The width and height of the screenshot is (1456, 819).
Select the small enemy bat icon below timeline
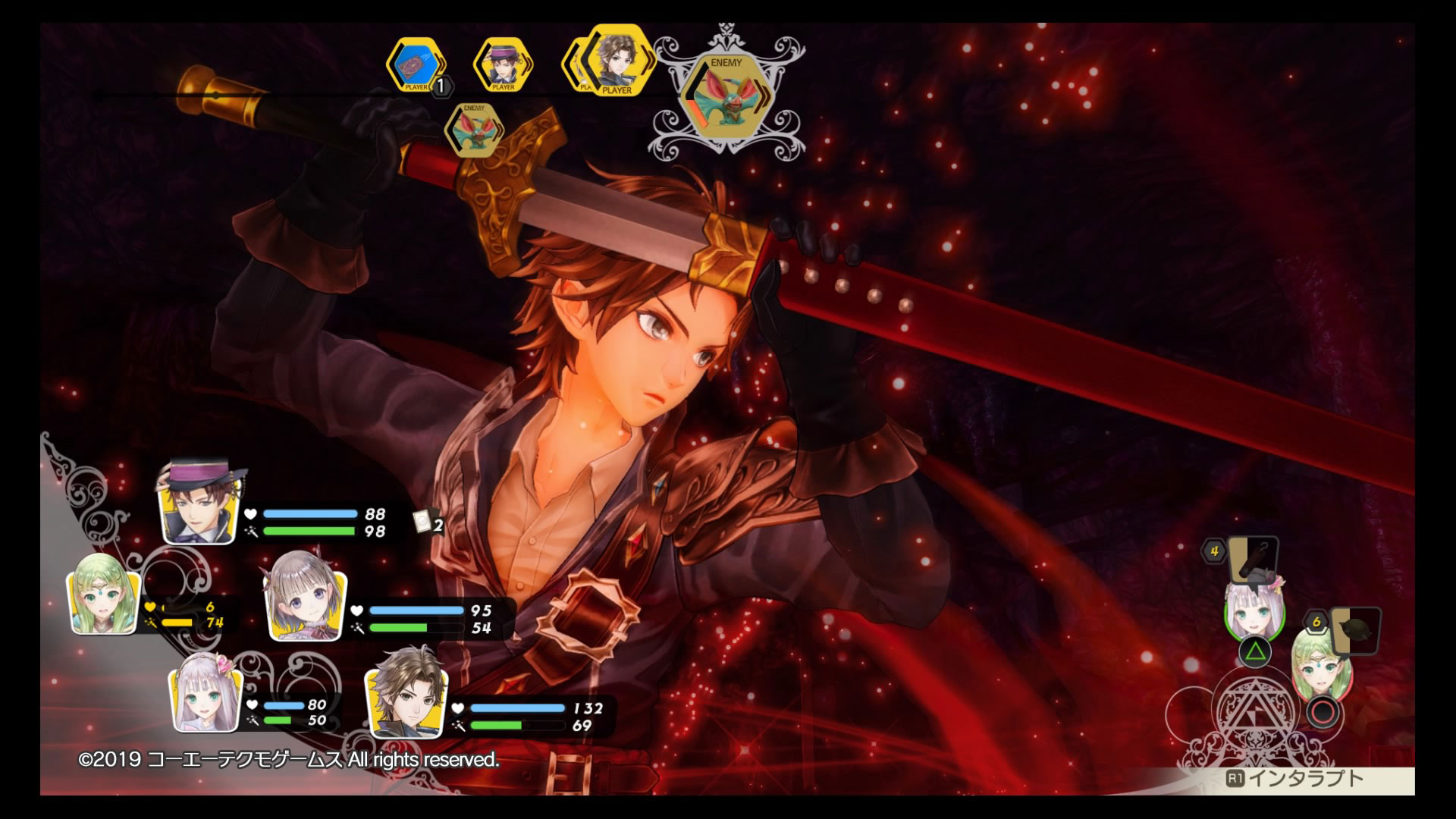pyautogui.click(x=474, y=130)
